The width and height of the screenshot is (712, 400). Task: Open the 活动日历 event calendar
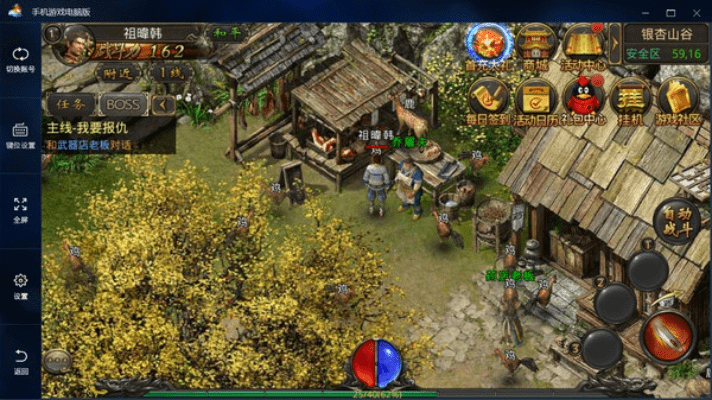(538, 100)
